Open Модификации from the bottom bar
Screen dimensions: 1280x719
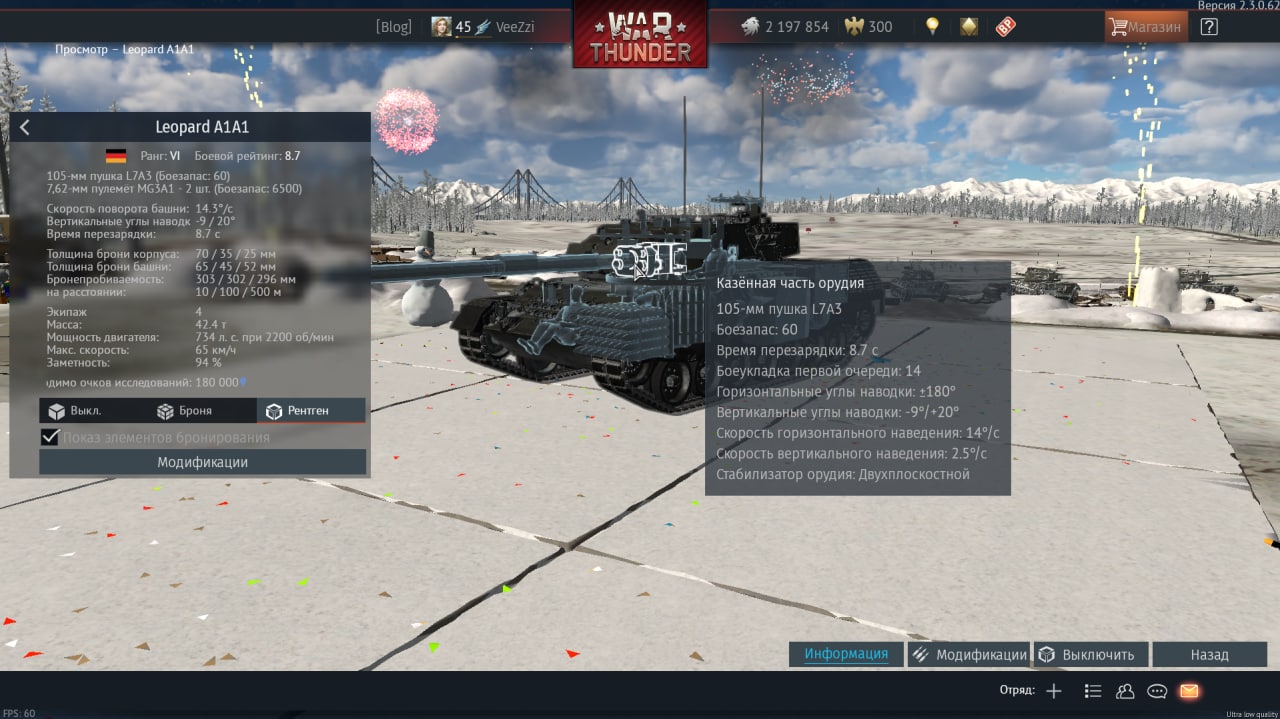(x=969, y=654)
